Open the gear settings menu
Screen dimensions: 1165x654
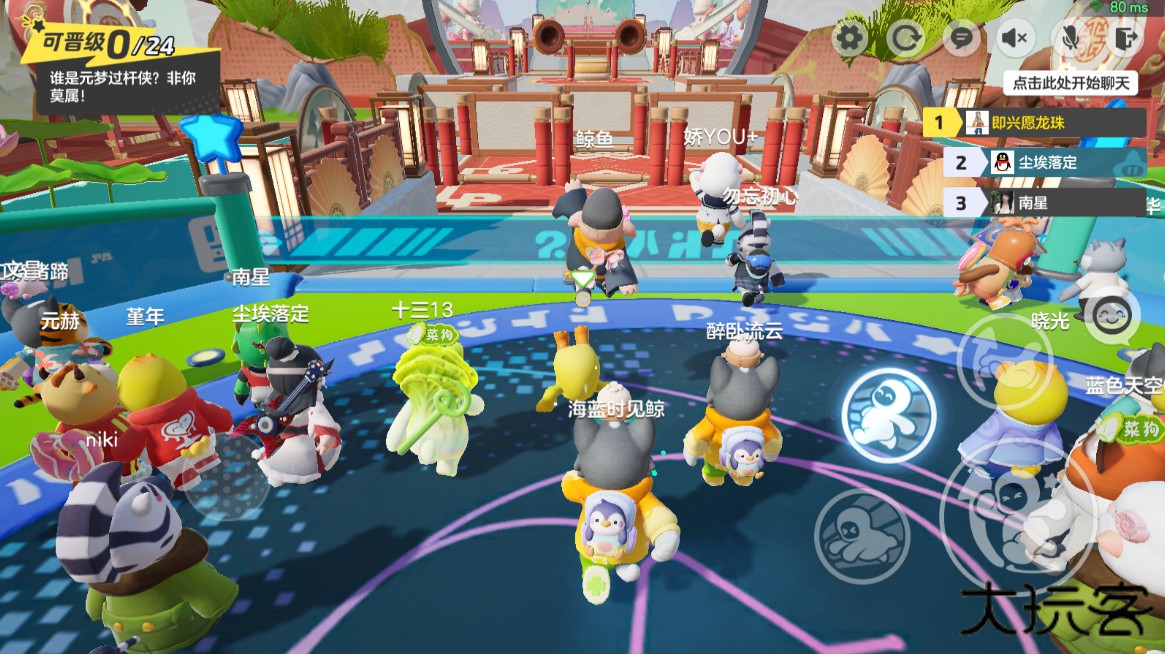[851, 39]
